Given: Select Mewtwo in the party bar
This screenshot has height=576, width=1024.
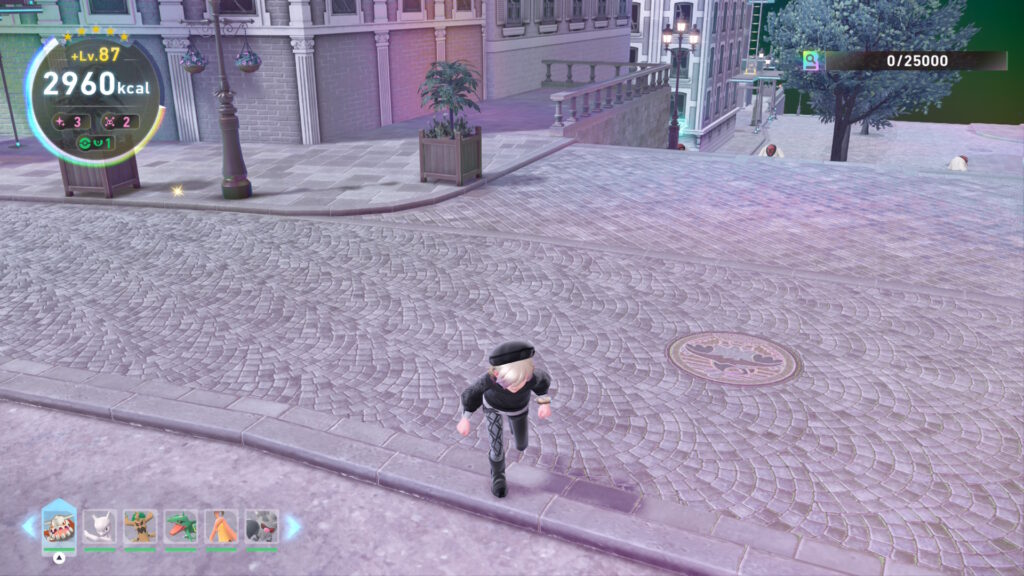Looking at the screenshot, I should [x=100, y=526].
